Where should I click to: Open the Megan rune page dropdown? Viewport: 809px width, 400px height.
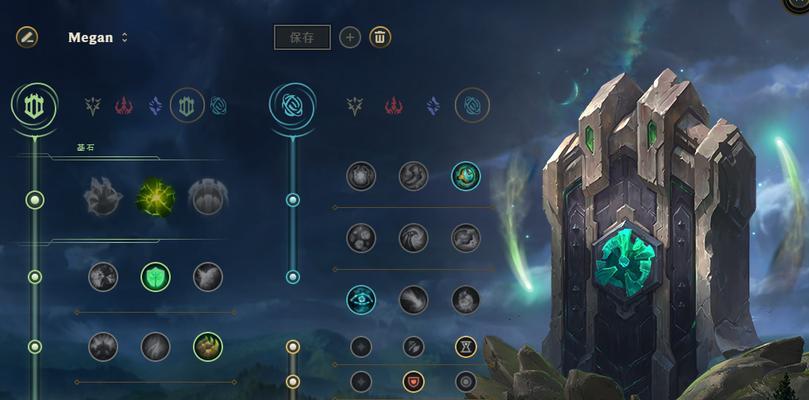tap(124, 38)
